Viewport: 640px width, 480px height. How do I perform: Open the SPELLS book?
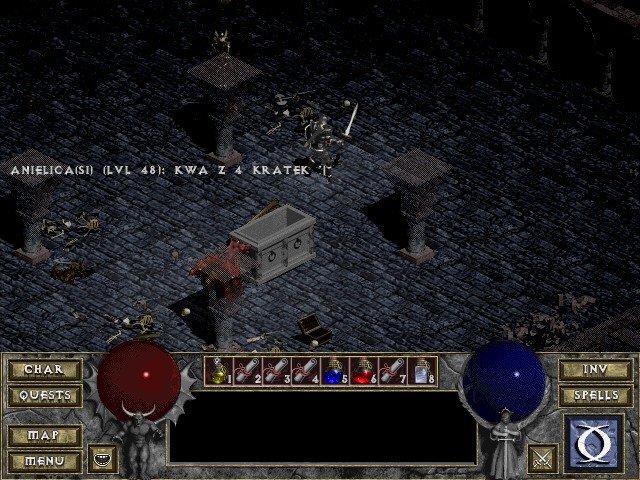pyautogui.click(x=595, y=395)
